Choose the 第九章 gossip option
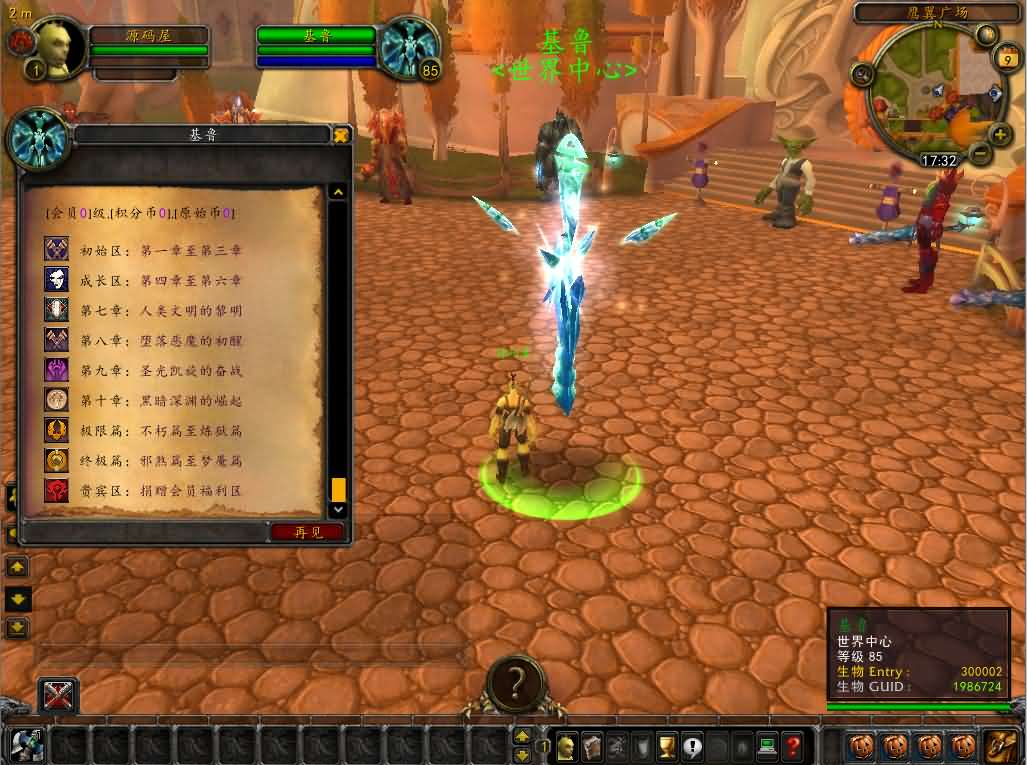 [160, 370]
